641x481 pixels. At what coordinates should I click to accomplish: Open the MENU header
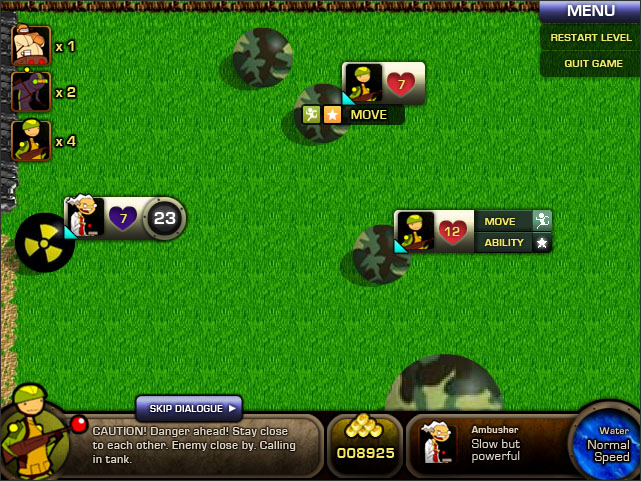tap(590, 12)
